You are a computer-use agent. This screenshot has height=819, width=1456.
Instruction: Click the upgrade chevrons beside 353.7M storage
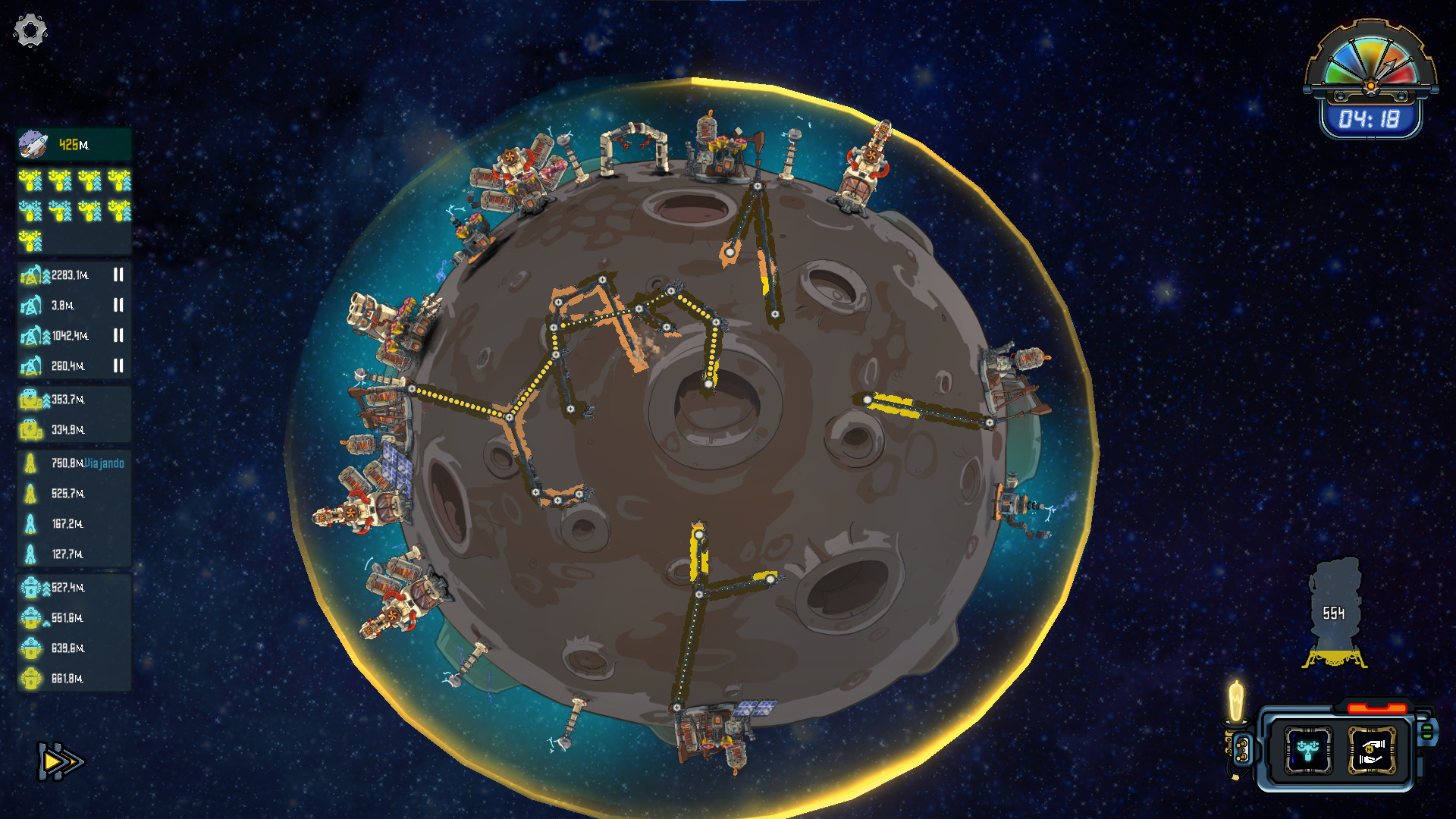click(46, 400)
